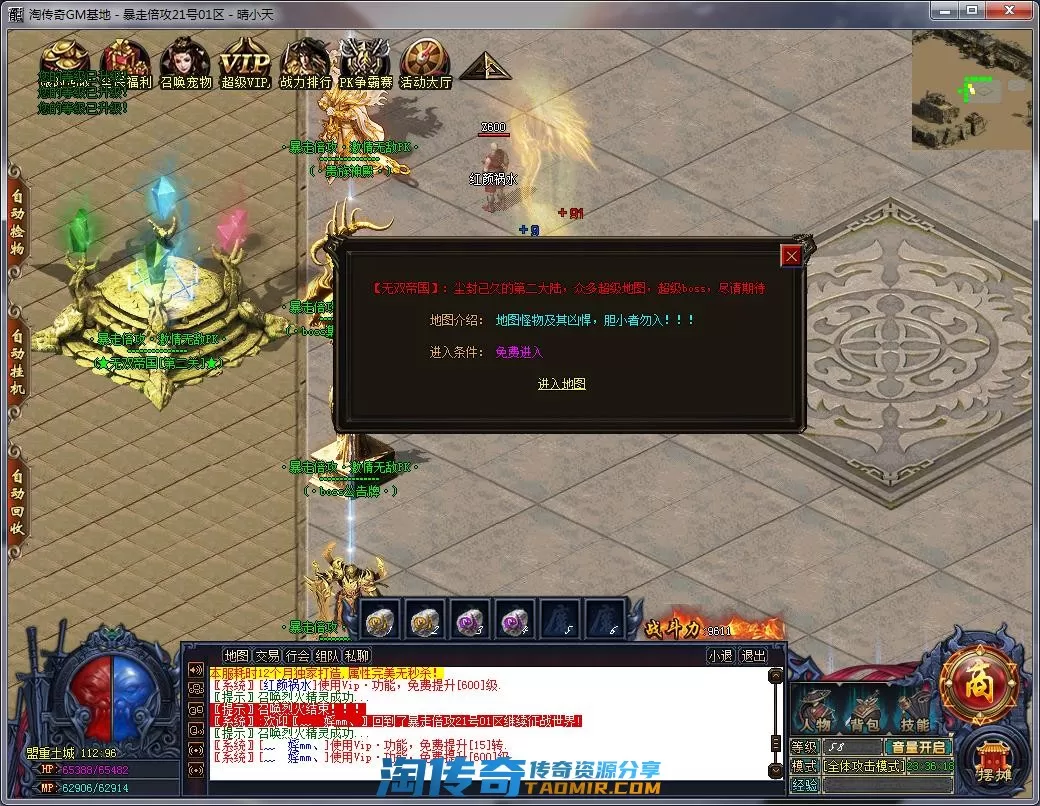The height and width of the screenshot is (806, 1040).
Task: Open the 召唤宠物 pet summon menu
Action: click(185, 64)
